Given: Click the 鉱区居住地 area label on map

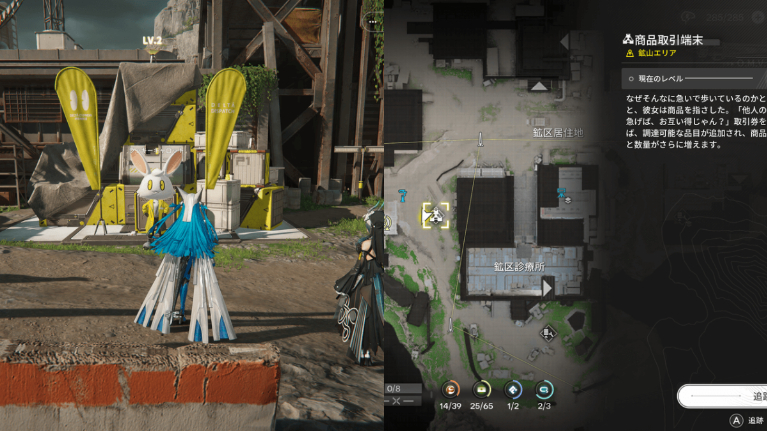Looking at the screenshot, I should point(556,132).
